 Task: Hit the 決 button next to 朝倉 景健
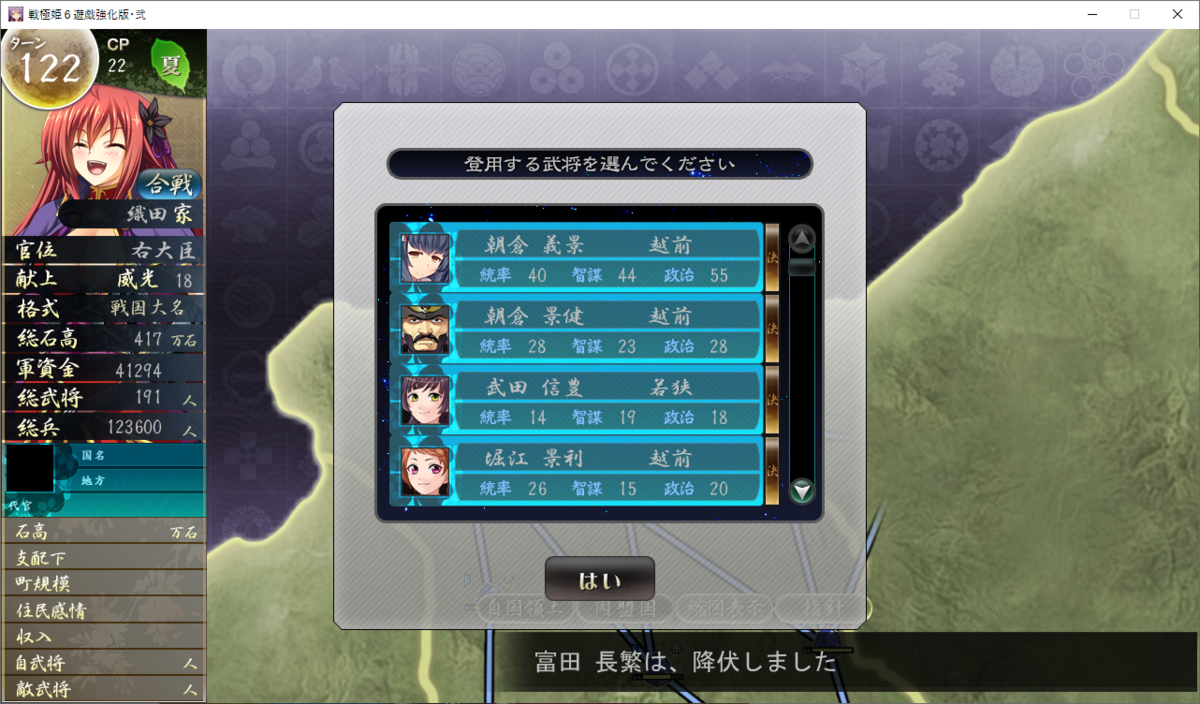tap(772, 329)
